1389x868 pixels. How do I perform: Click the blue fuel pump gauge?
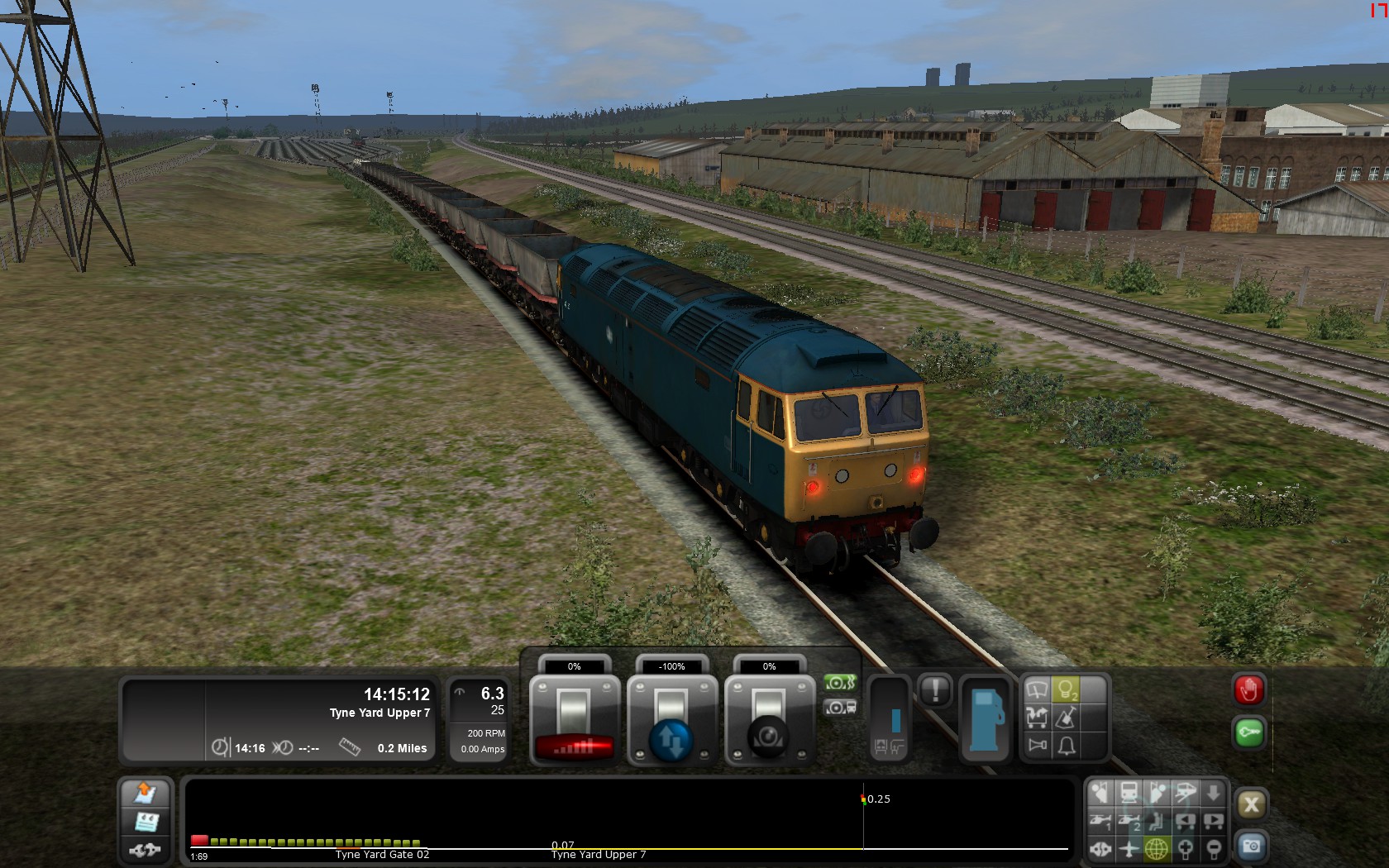986,718
